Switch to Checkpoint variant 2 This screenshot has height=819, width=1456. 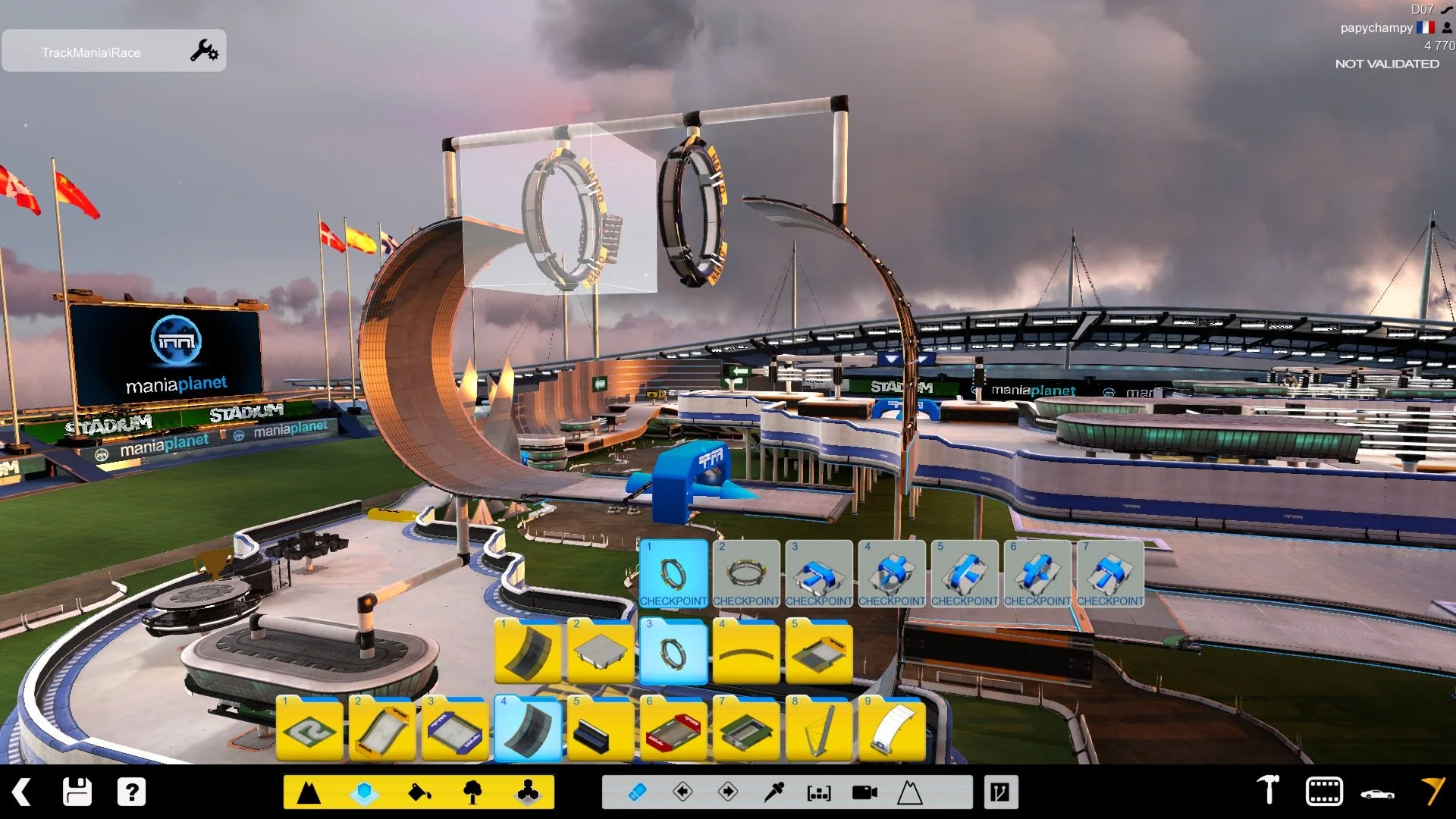(747, 574)
